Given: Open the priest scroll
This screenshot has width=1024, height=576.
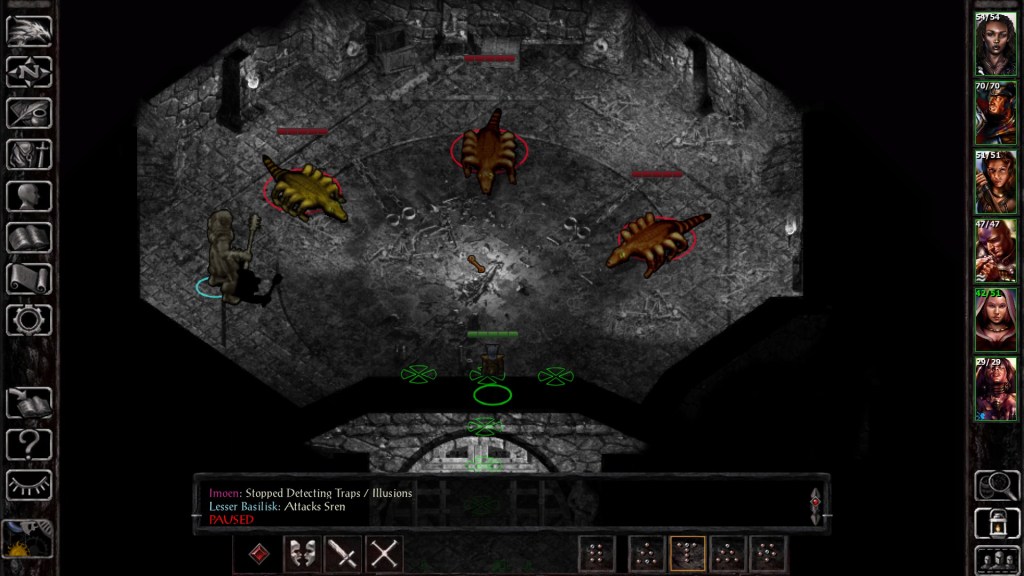Looking at the screenshot, I should click(29, 278).
